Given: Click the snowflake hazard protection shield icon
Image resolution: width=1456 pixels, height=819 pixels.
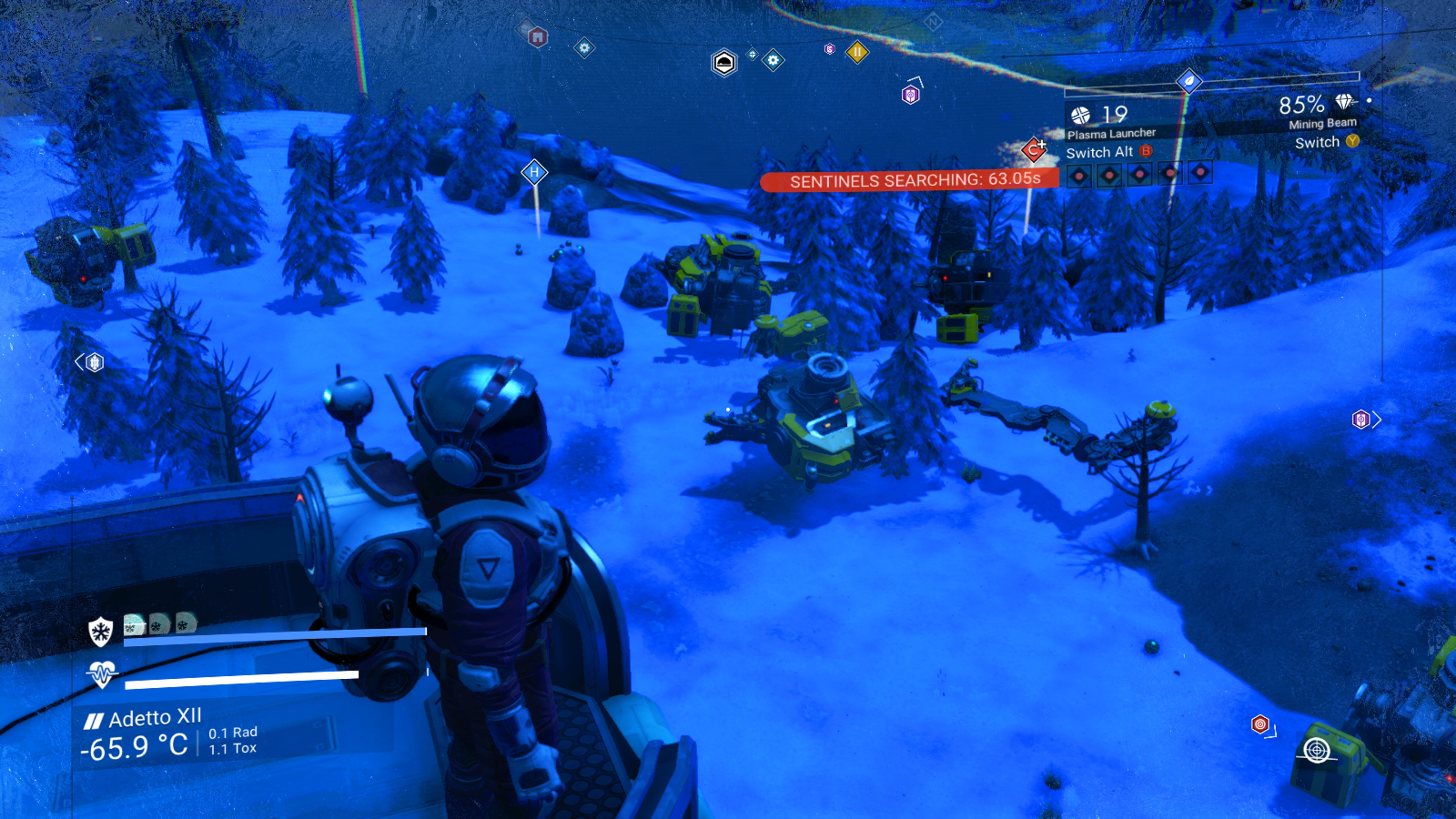Looking at the screenshot, I should (x=100, y=631).
